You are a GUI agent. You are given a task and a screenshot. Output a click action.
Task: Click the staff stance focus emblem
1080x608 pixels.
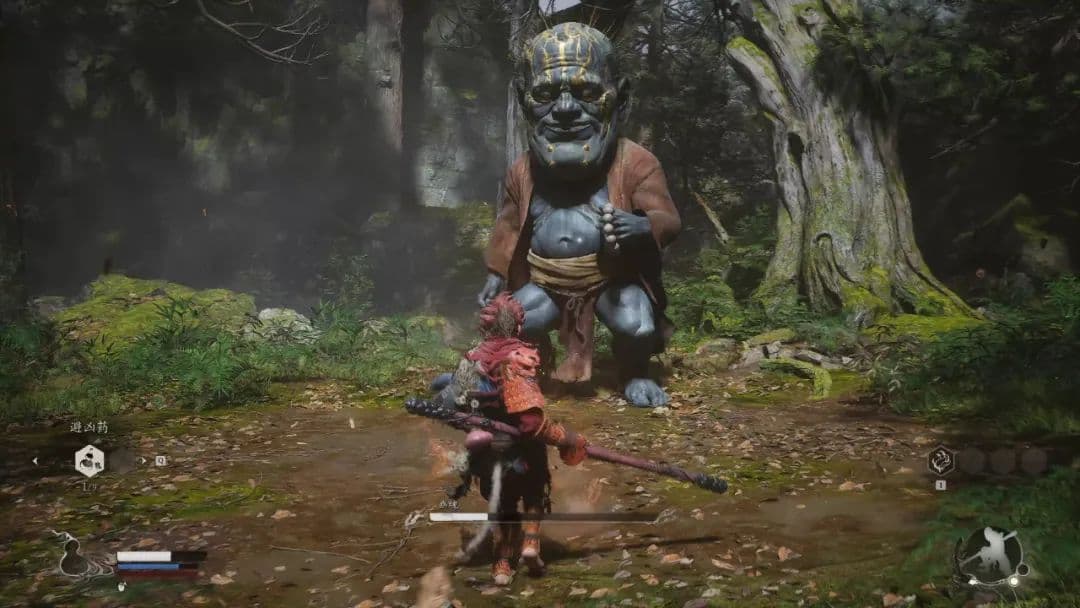990,556
